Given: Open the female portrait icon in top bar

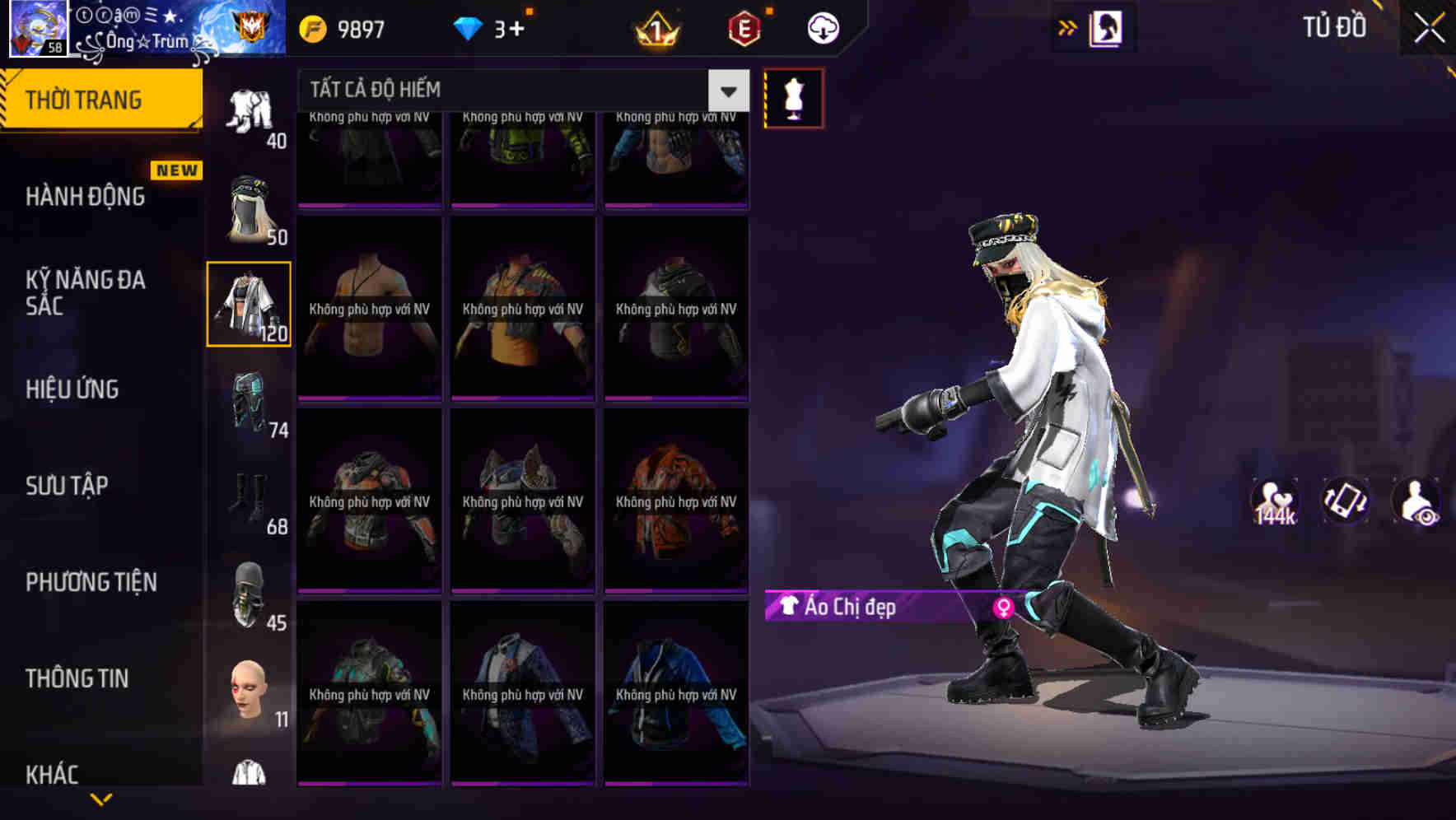Looking at the screenshot, I should pyautogui.click(x=1108, y=26).
